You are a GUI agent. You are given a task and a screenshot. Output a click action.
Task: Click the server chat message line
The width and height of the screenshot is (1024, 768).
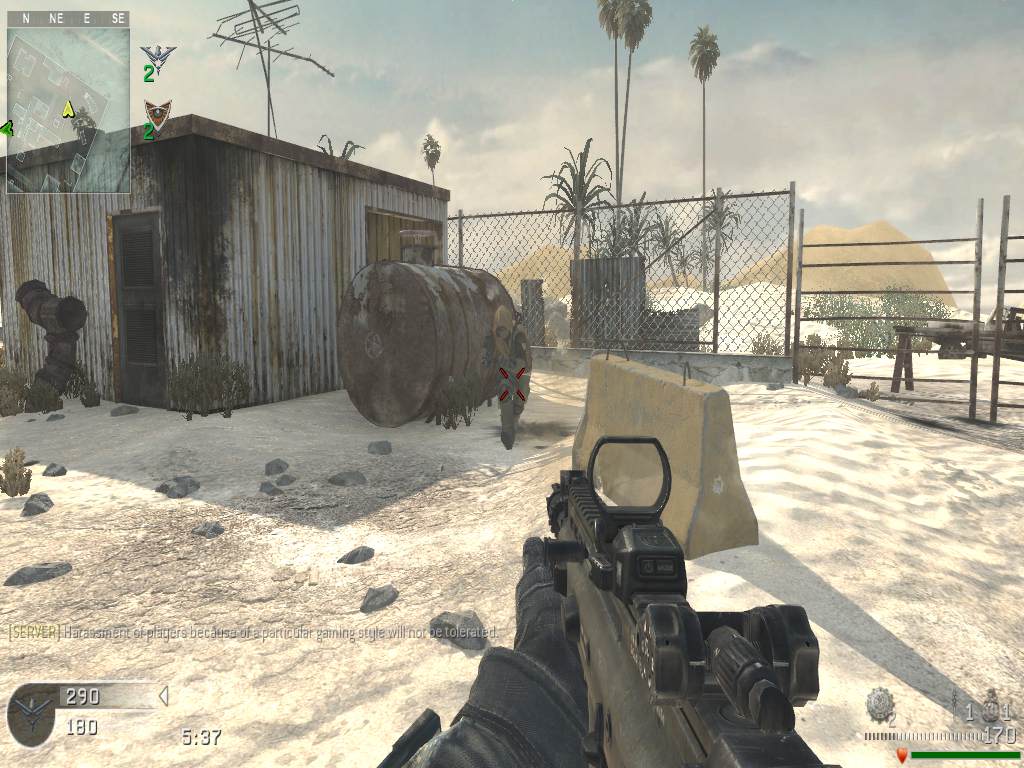pyautogui.click(x=252, y=632)
